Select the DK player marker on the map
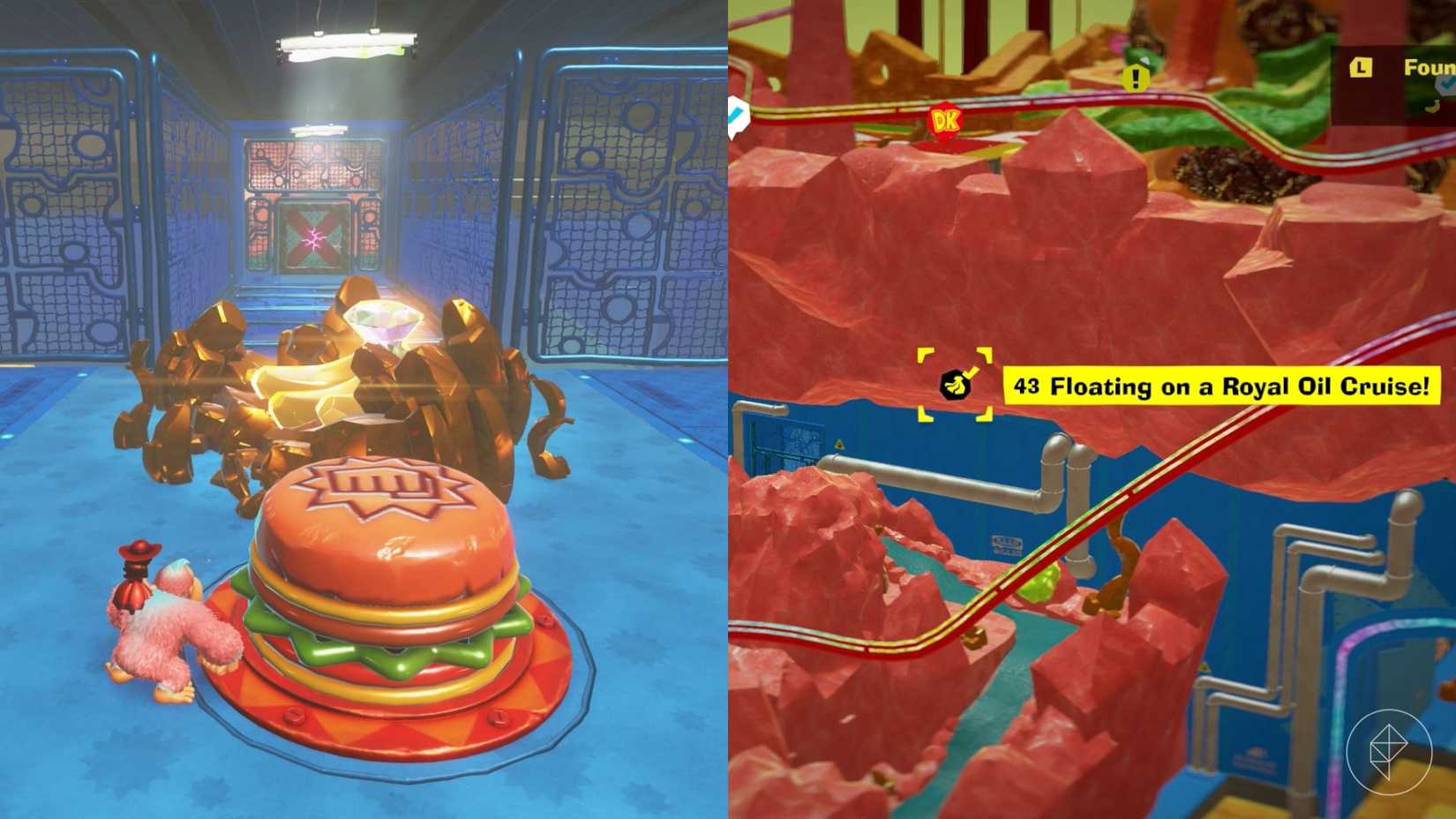The height and width of the screenshot is (819, 1456). (944, 119)
